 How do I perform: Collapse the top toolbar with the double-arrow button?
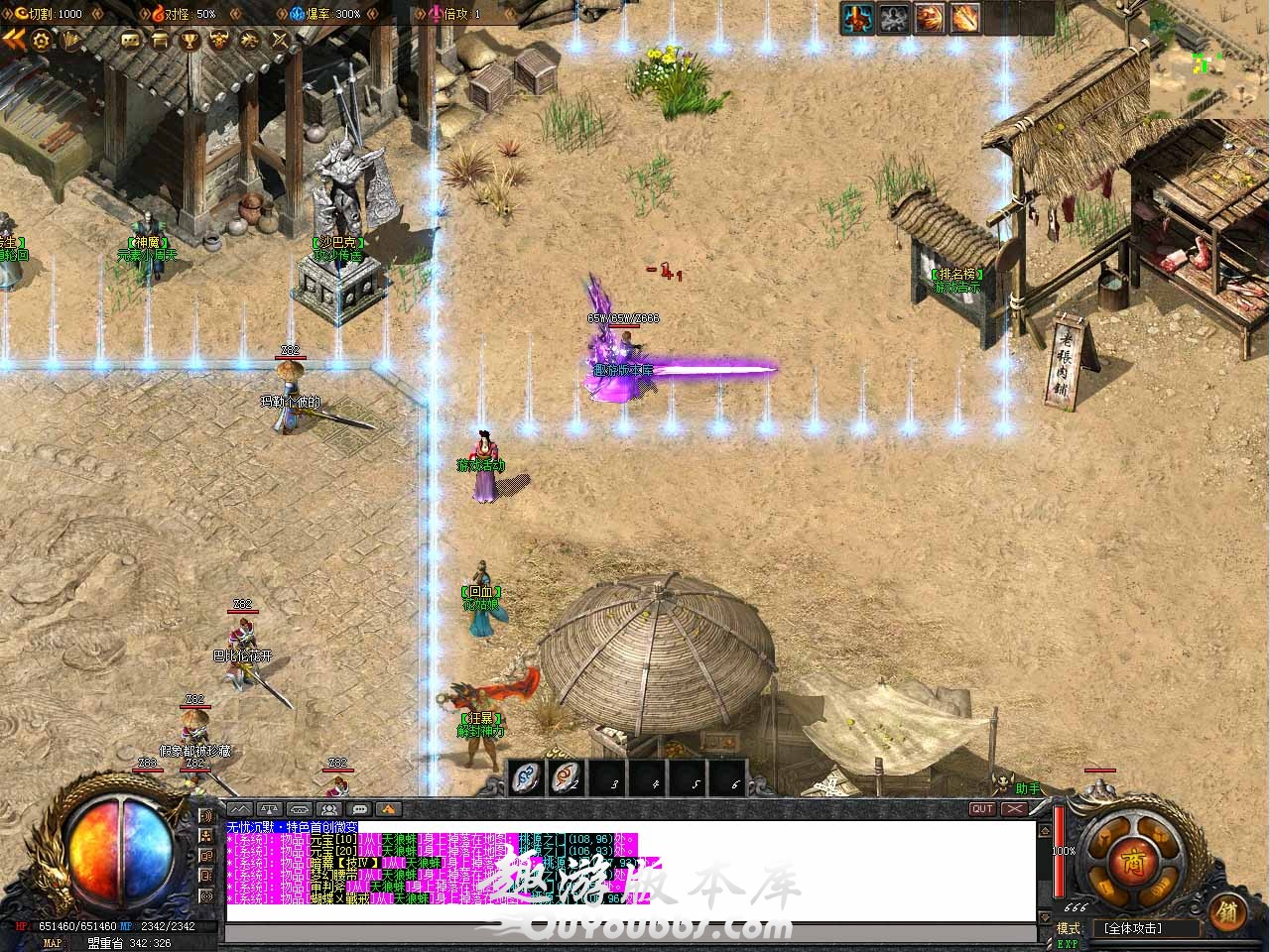14,40
